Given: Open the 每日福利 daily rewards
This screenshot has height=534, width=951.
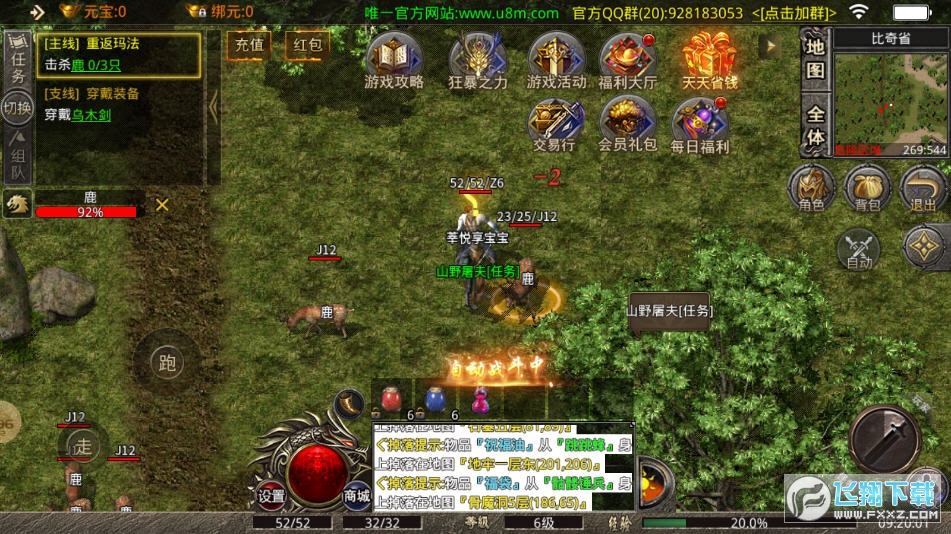Looking at the screenshot, I should [700, 124].
